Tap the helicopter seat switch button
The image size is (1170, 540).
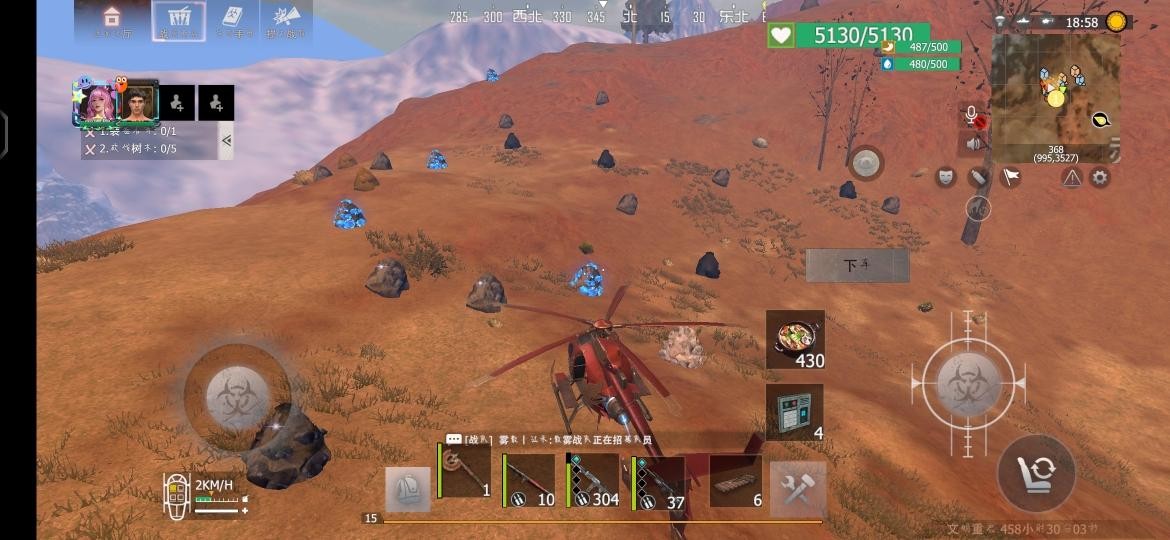click(x=1036, y=472)
